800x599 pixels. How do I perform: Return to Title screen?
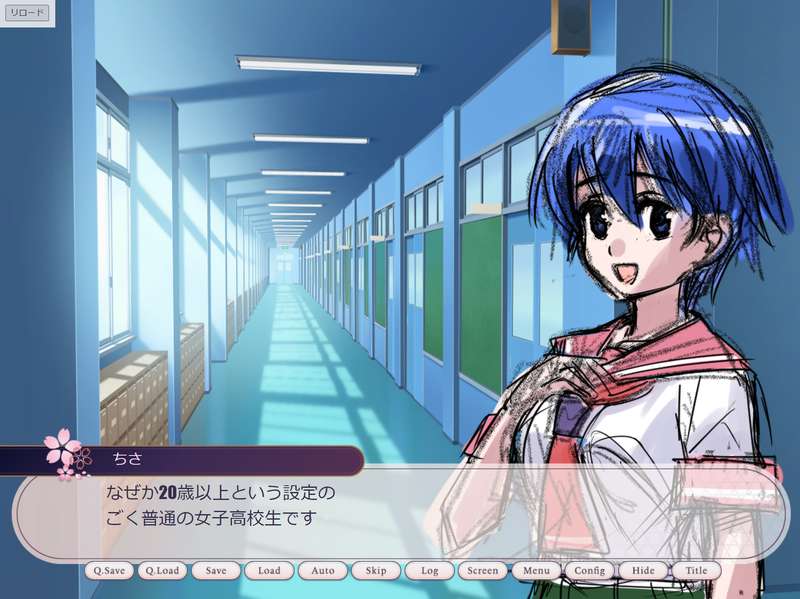pyautogui.click(x=697, y=571)
